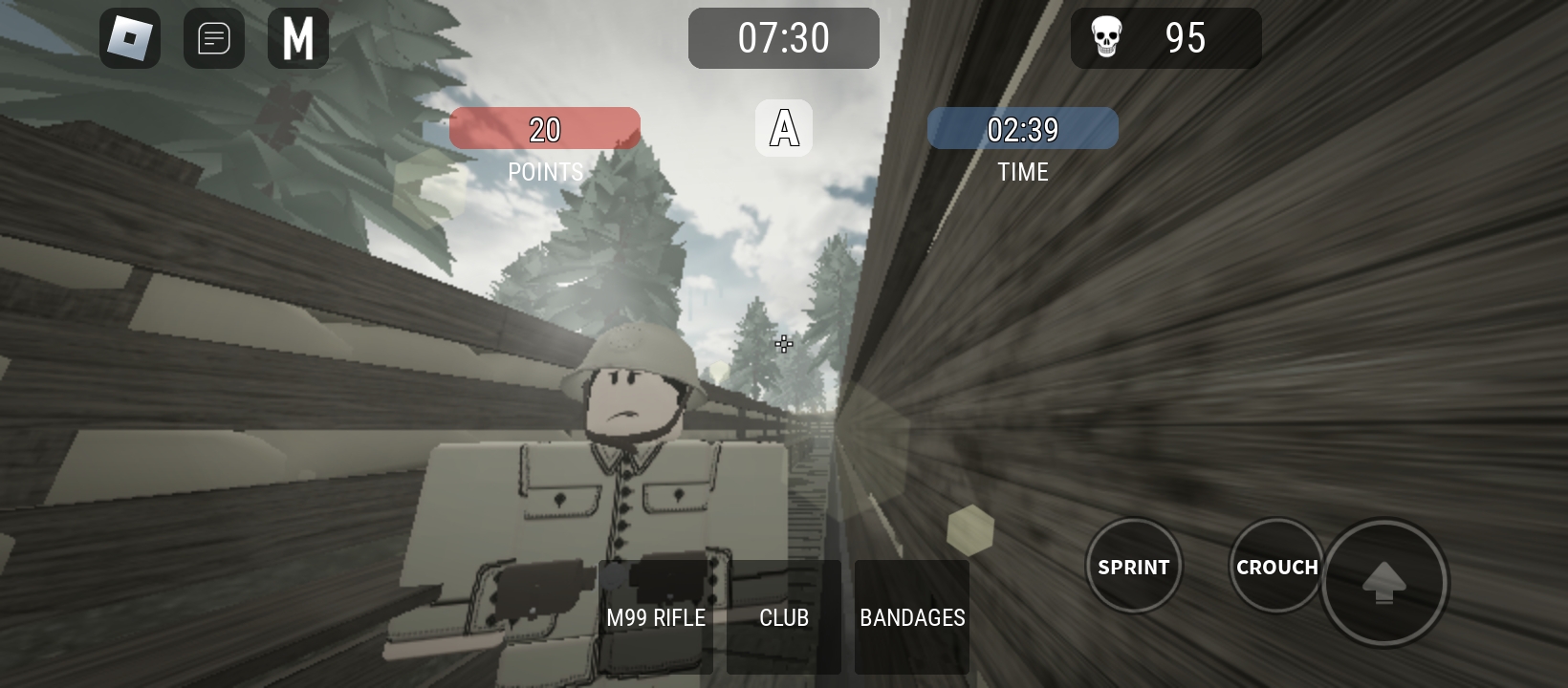Tap the M menu button
1568x688 pixels.
[x=298, y=38]
